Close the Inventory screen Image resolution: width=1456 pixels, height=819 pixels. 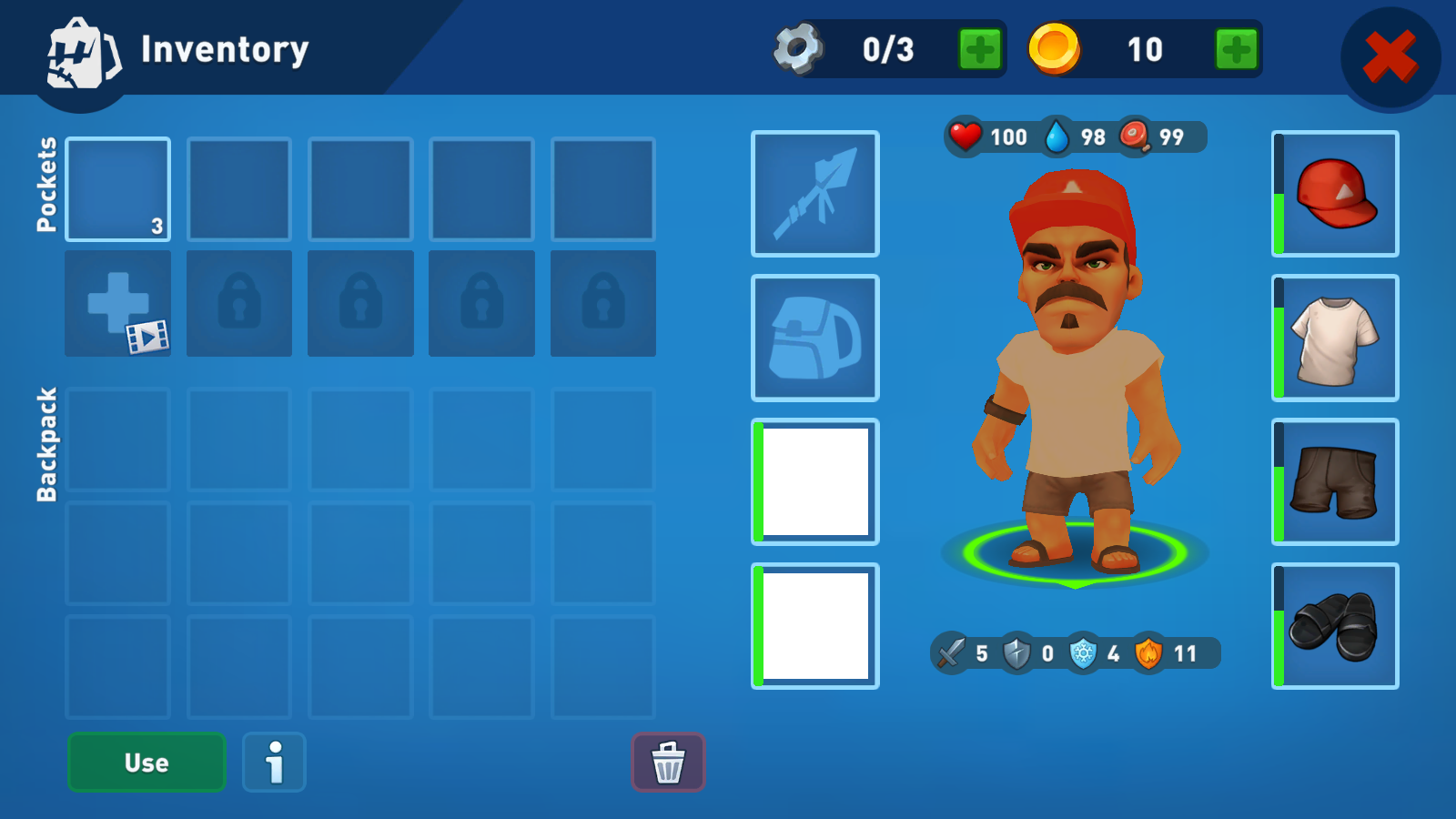coord(1390,56)
